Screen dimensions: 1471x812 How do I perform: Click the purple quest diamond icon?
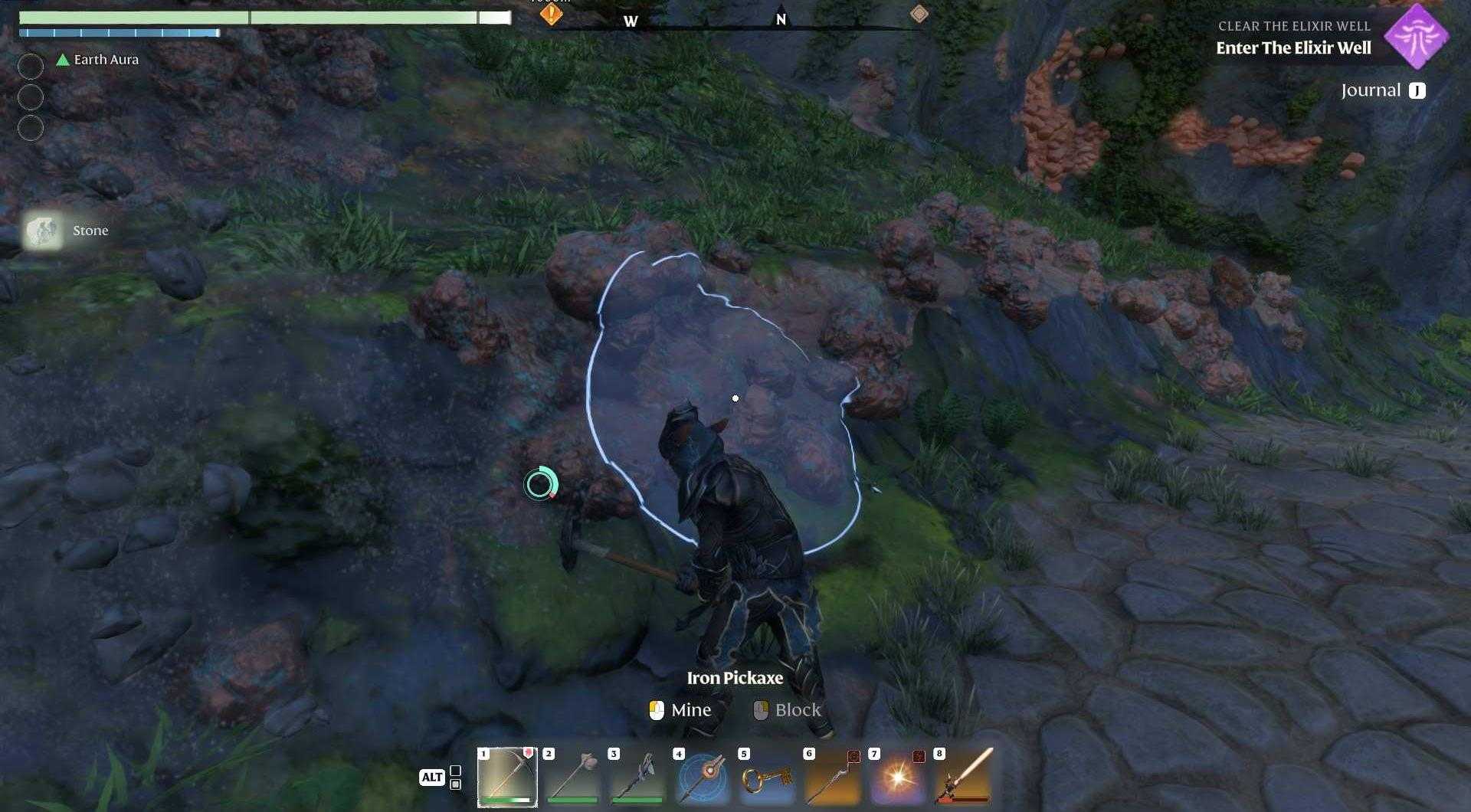coord(1416,36)
